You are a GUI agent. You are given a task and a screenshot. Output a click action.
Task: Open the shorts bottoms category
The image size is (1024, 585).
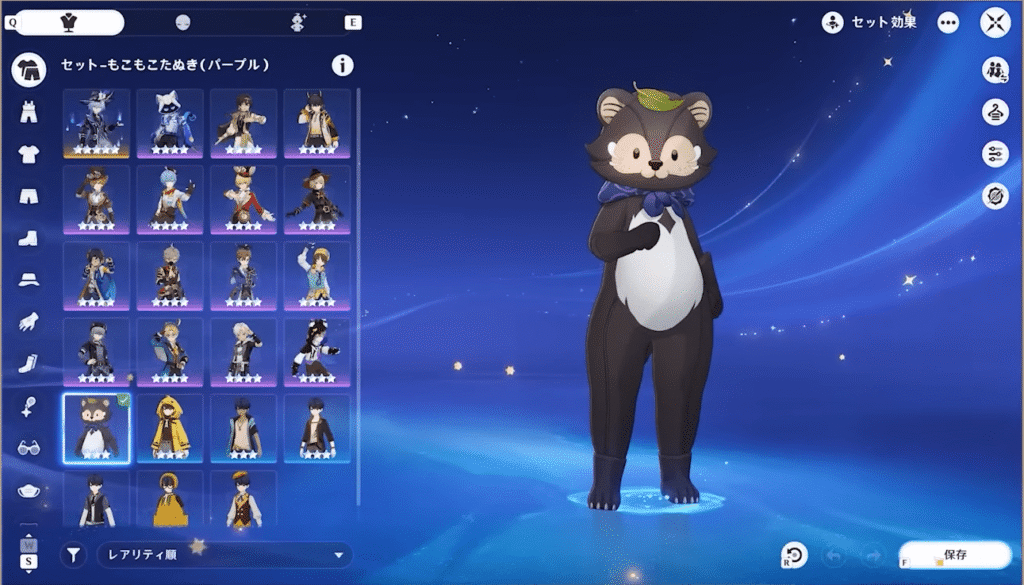[29, 196]
